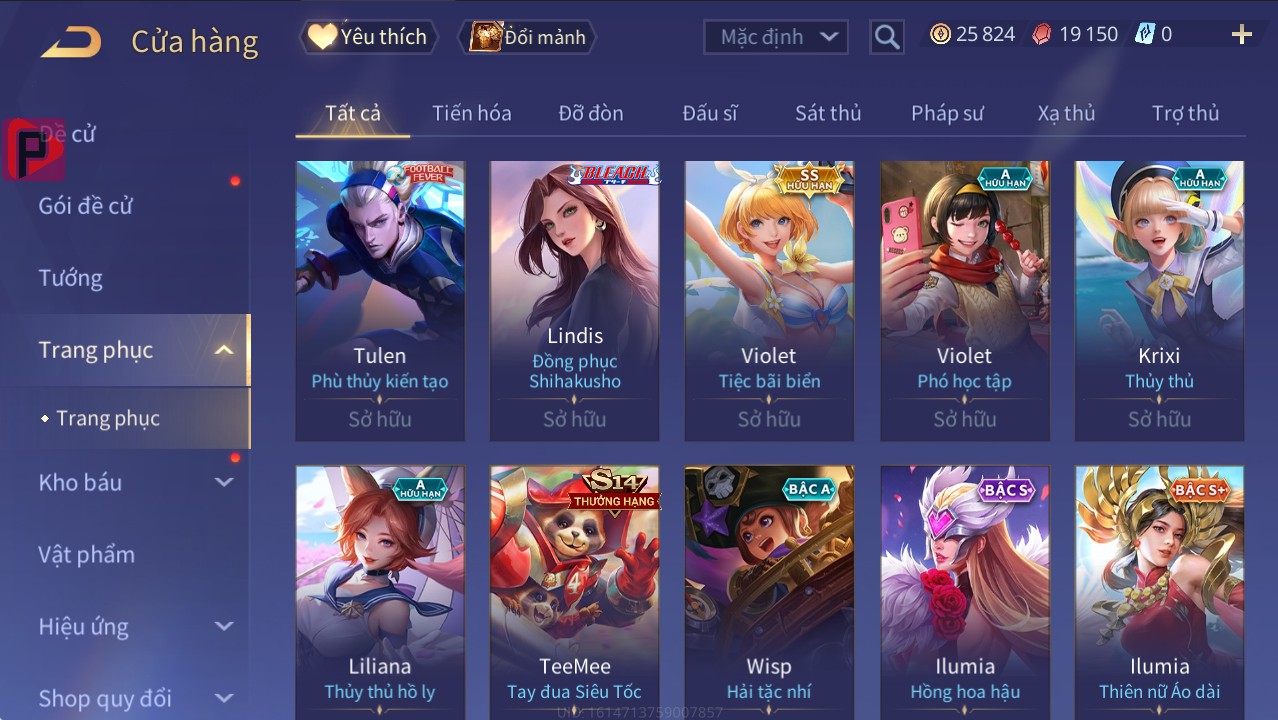Show the Đấu sĩ category
Screen dimensions: 1278x720
point(709,113)
